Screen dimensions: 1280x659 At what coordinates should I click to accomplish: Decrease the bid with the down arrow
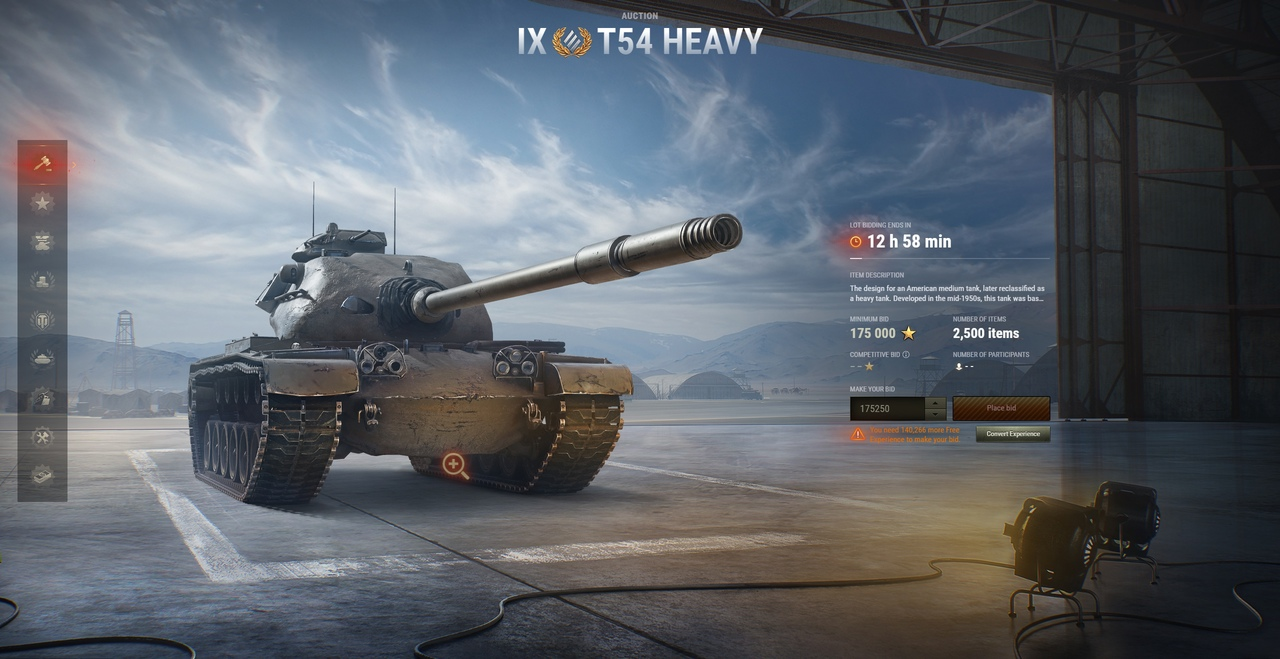[x=936, y=414]
